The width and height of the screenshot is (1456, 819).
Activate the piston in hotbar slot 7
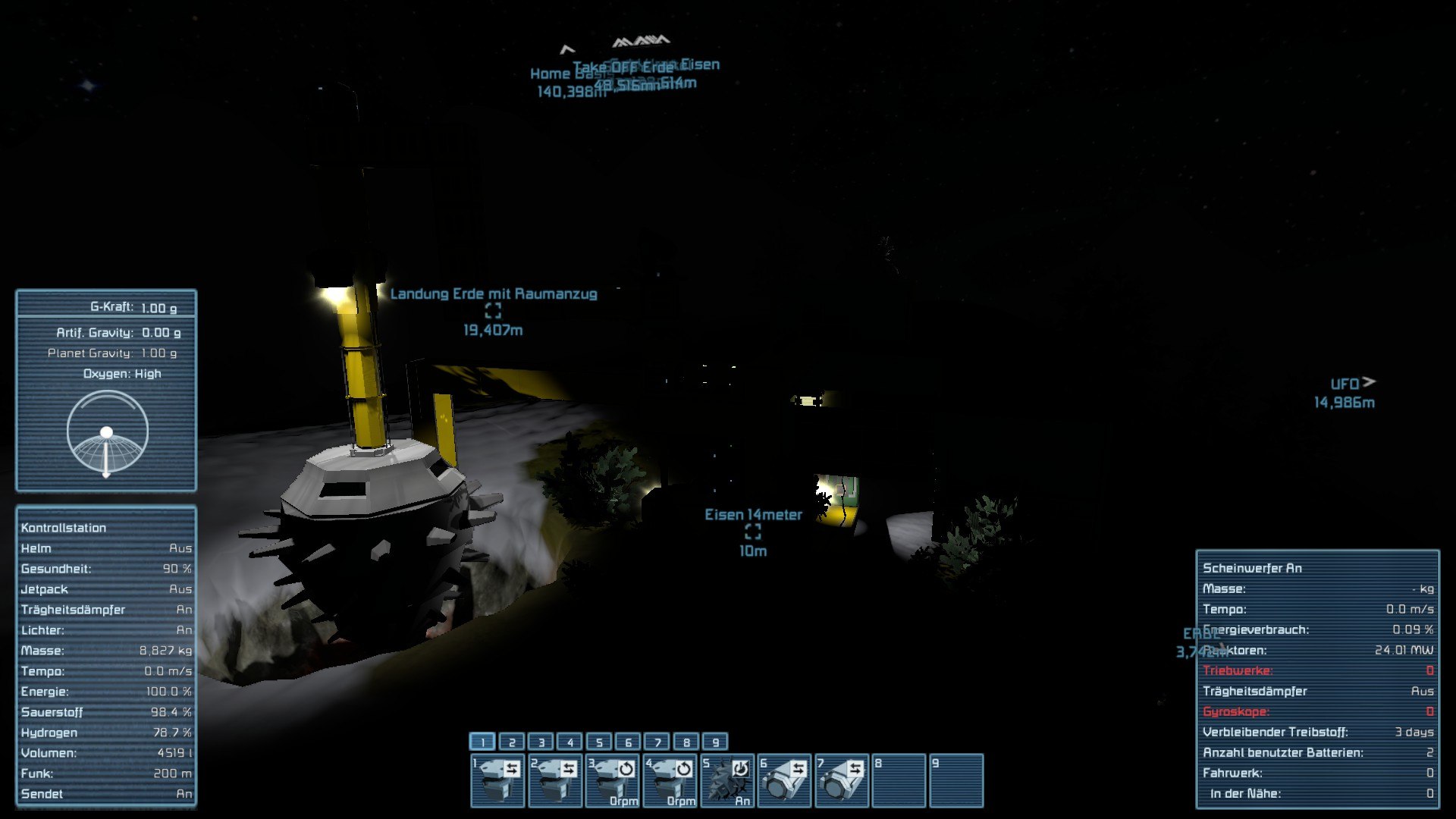click(842, 780)
